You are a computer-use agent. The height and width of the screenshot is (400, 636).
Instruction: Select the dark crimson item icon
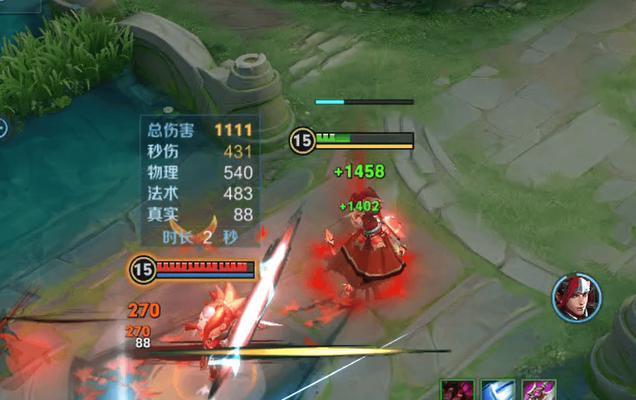[x=457, y=390]
